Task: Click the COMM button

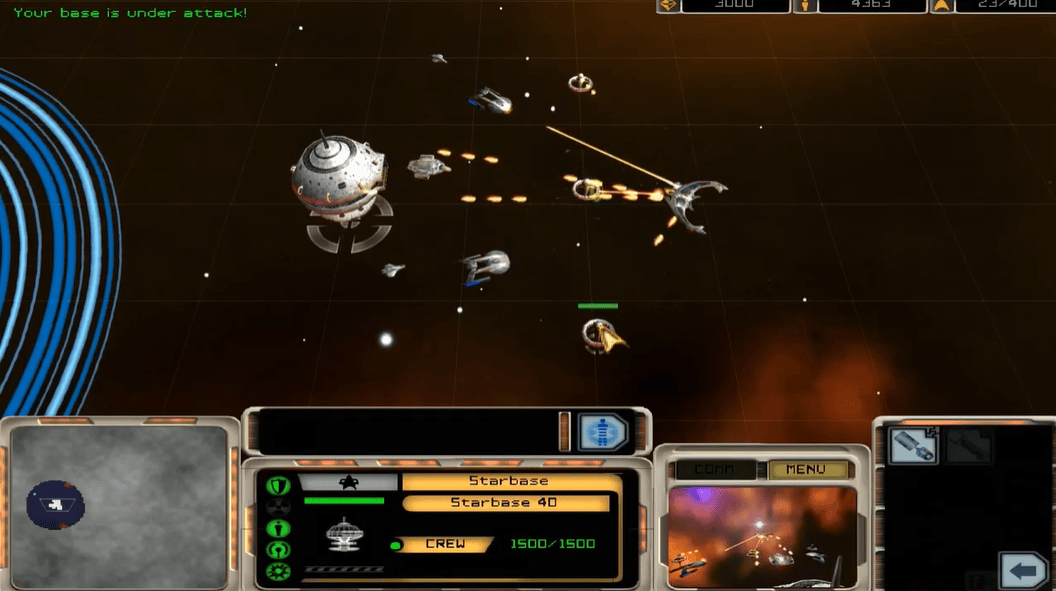Action: coord(714,469)
